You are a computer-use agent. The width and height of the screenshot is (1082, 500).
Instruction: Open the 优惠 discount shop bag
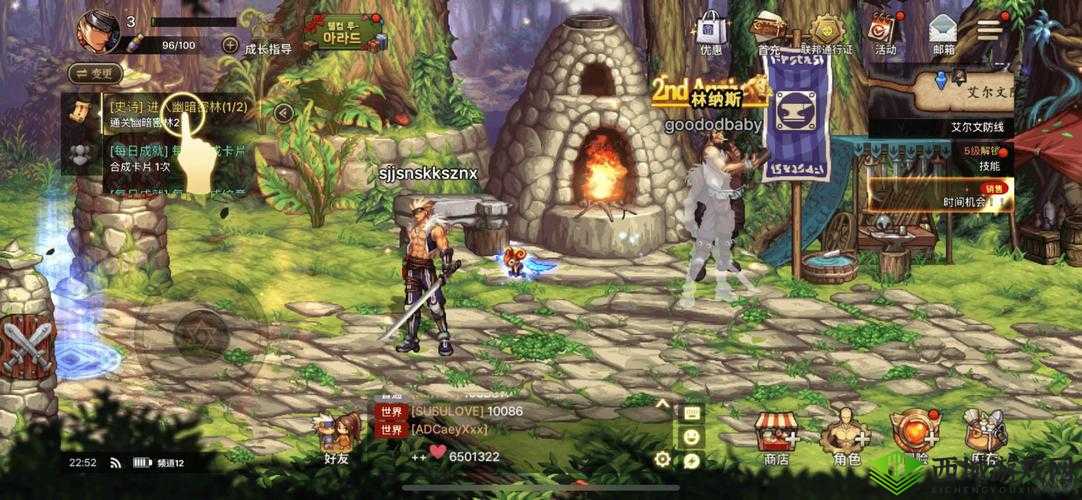[x=711, y=32]
